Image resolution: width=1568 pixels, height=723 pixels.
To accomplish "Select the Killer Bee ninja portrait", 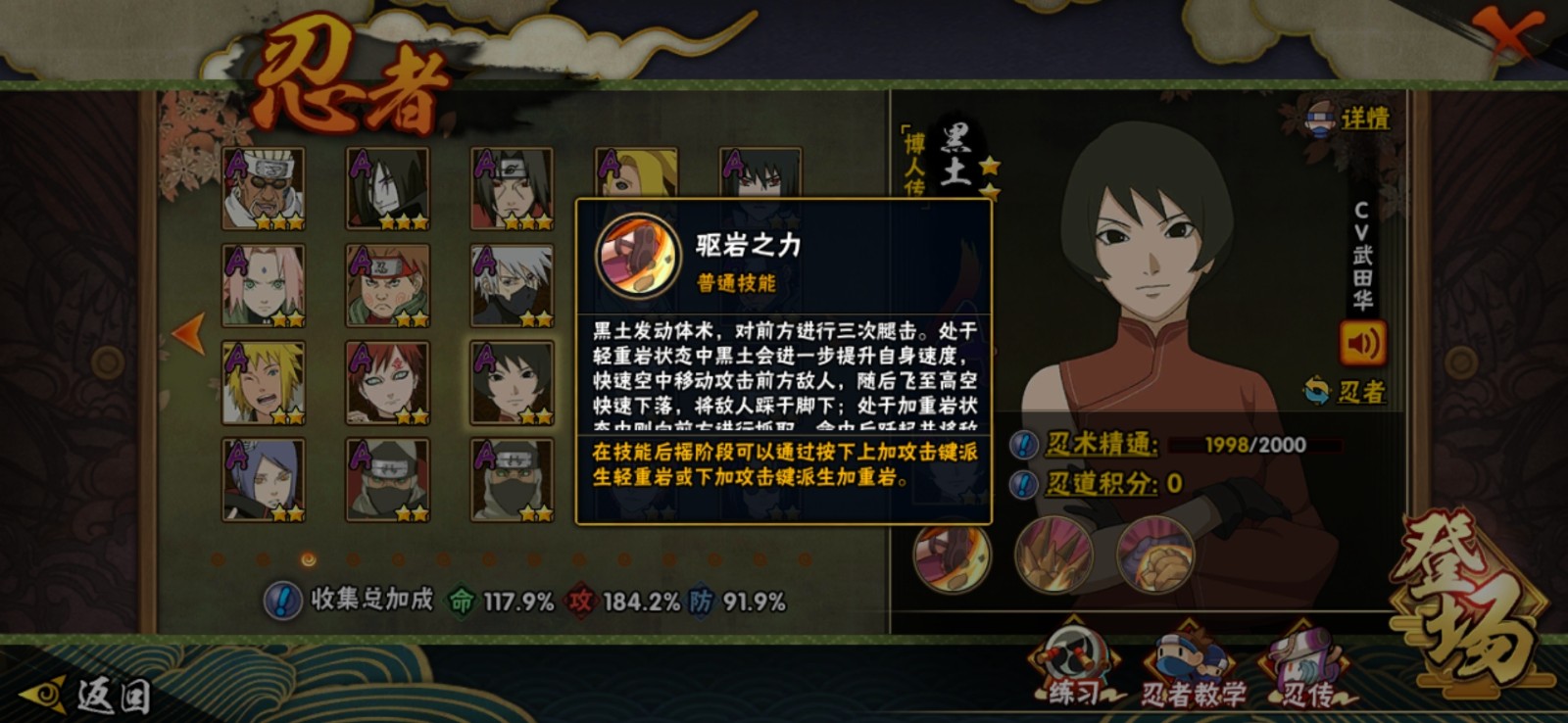I will 263,189.
